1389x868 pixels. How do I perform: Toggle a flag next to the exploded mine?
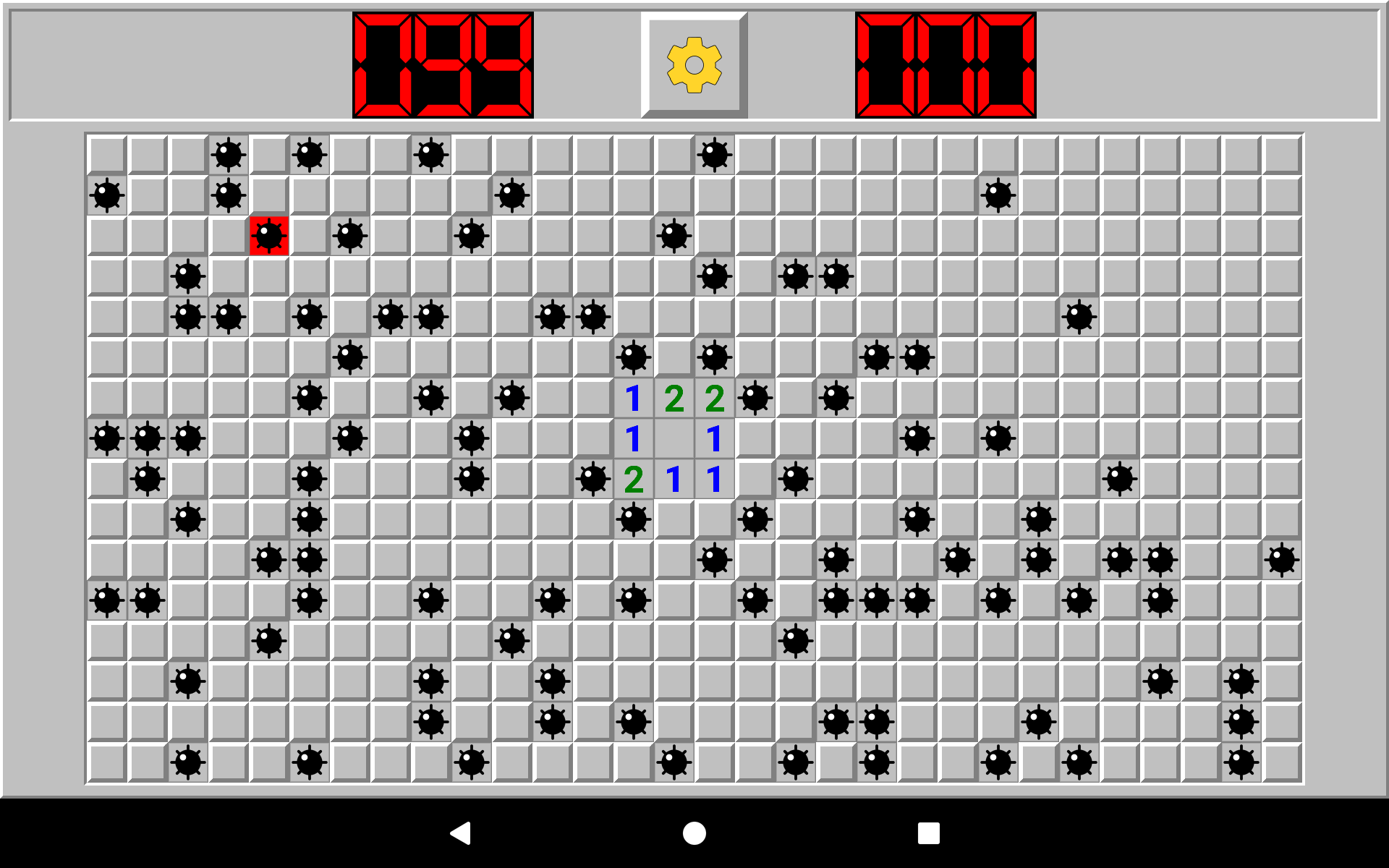coord(311,237)
